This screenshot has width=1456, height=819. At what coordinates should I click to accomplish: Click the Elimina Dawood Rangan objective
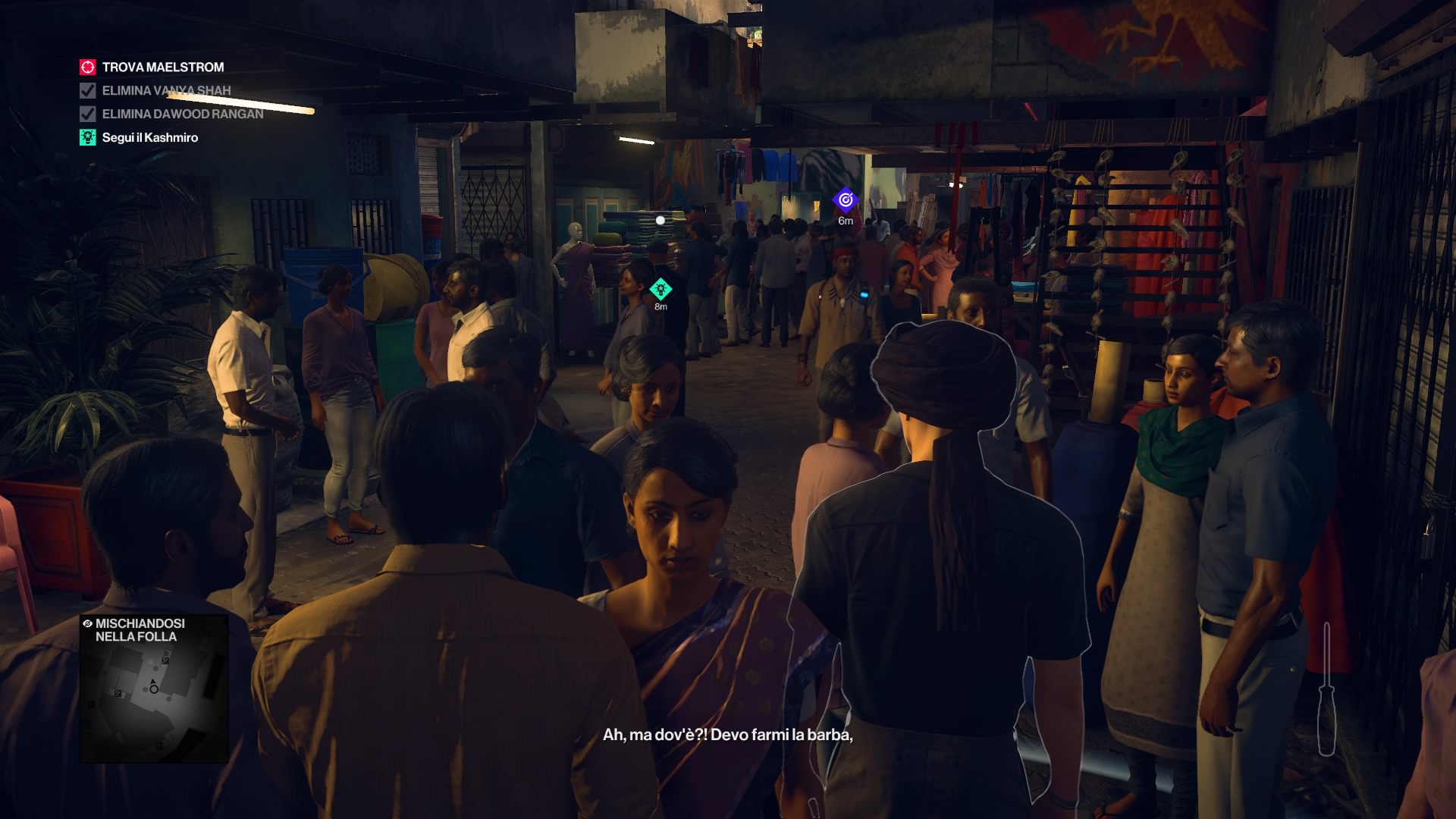[x=182, y=115]
